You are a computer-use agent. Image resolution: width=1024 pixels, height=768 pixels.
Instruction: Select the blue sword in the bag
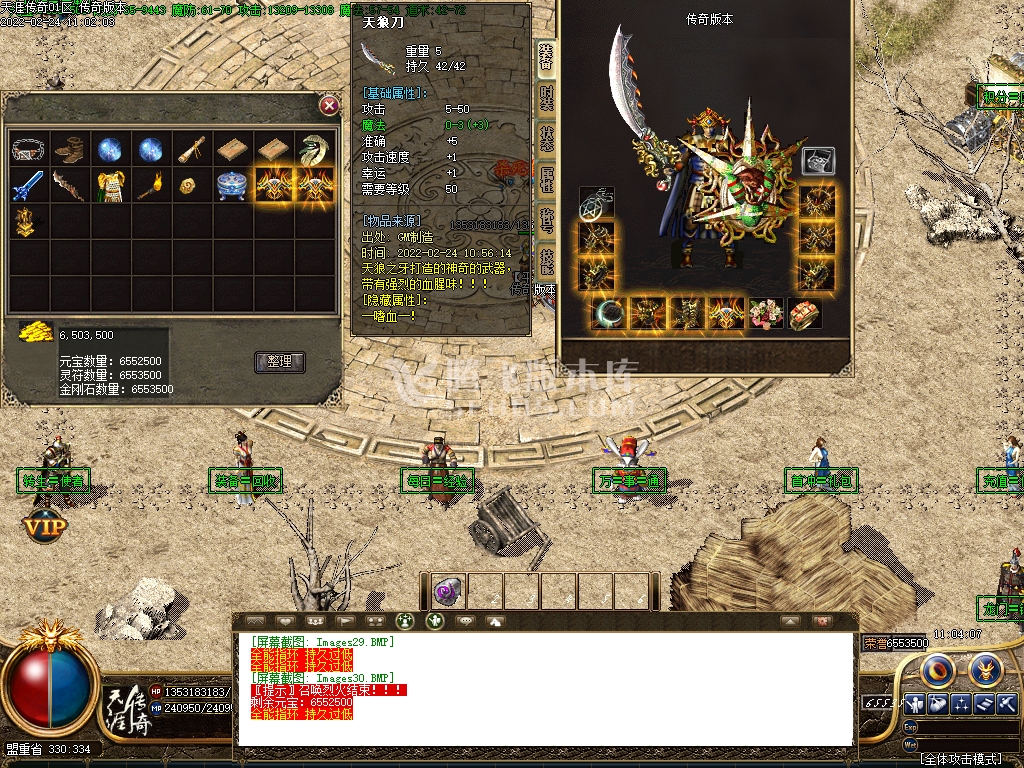pyautogui.click(x=27, y=186)
